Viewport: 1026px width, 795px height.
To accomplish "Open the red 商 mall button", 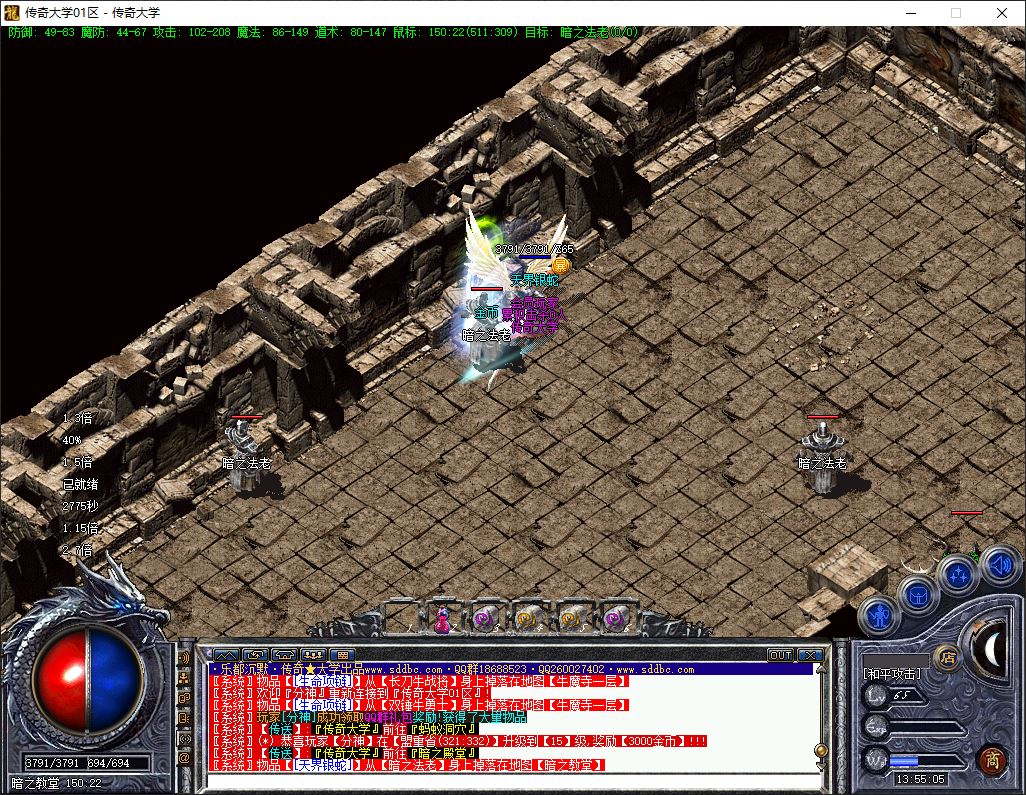I will [x=991, y=758].
